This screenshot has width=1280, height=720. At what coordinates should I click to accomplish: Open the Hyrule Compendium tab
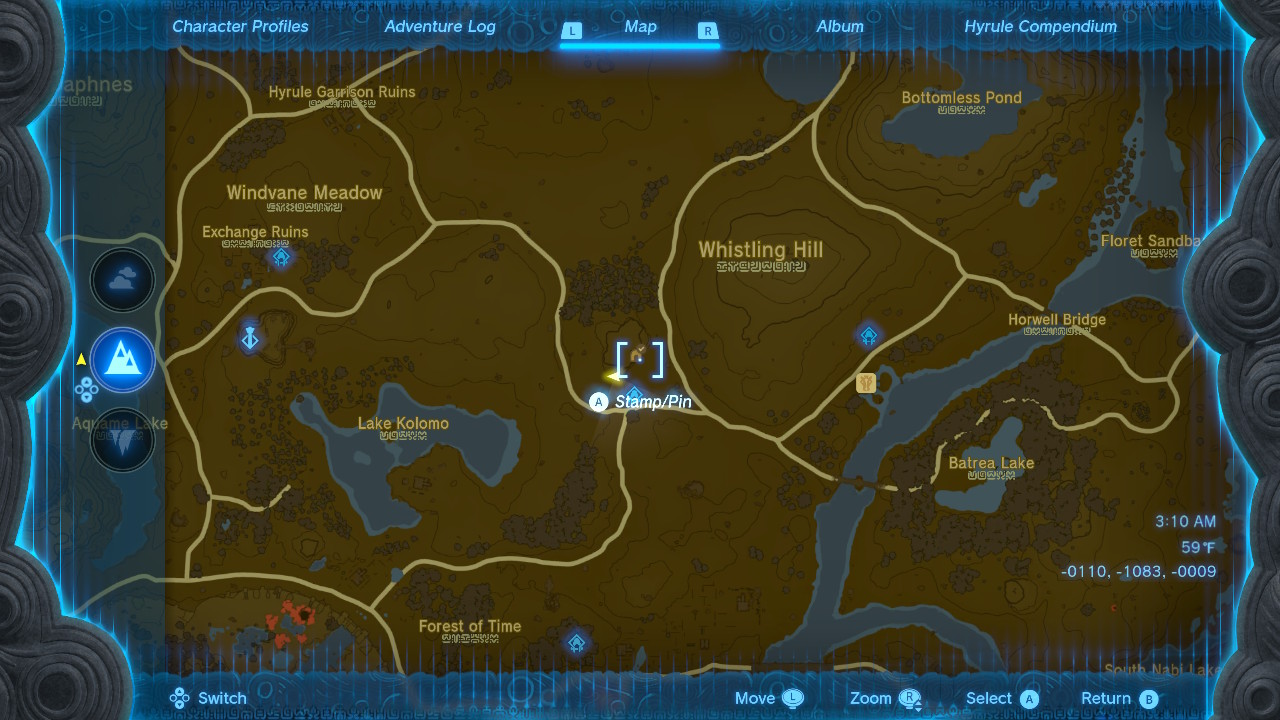pos(1040,27)
